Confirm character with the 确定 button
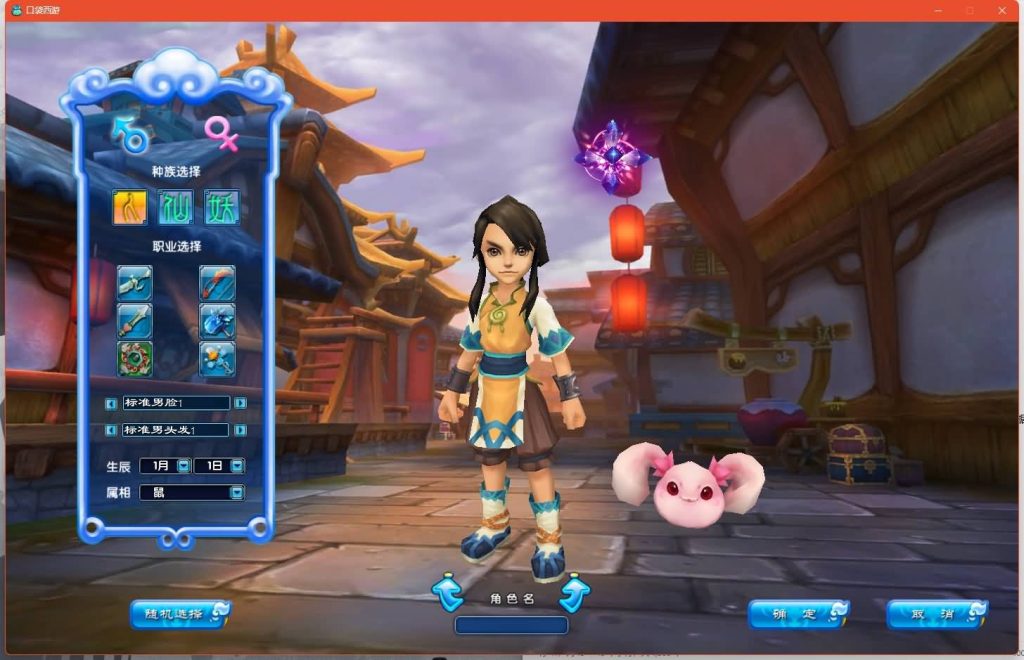Viewport: 1024px width, 660px height. click(798, 614)
